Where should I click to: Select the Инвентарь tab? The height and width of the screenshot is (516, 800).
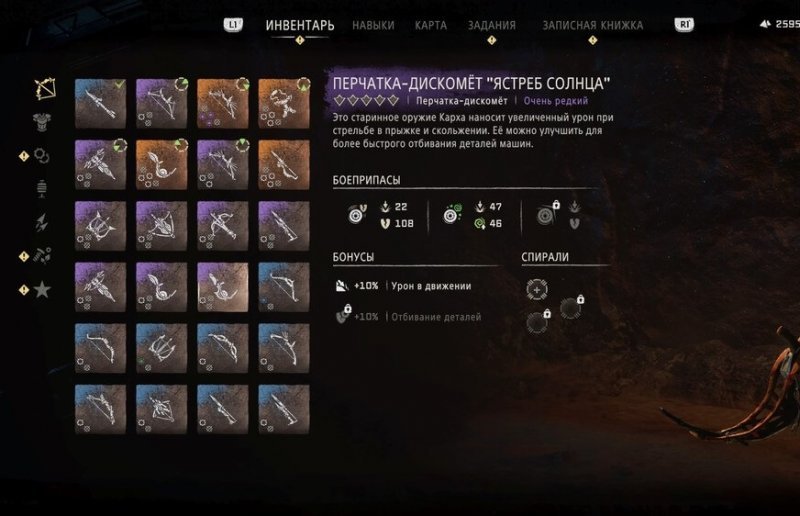pos(300,25)
